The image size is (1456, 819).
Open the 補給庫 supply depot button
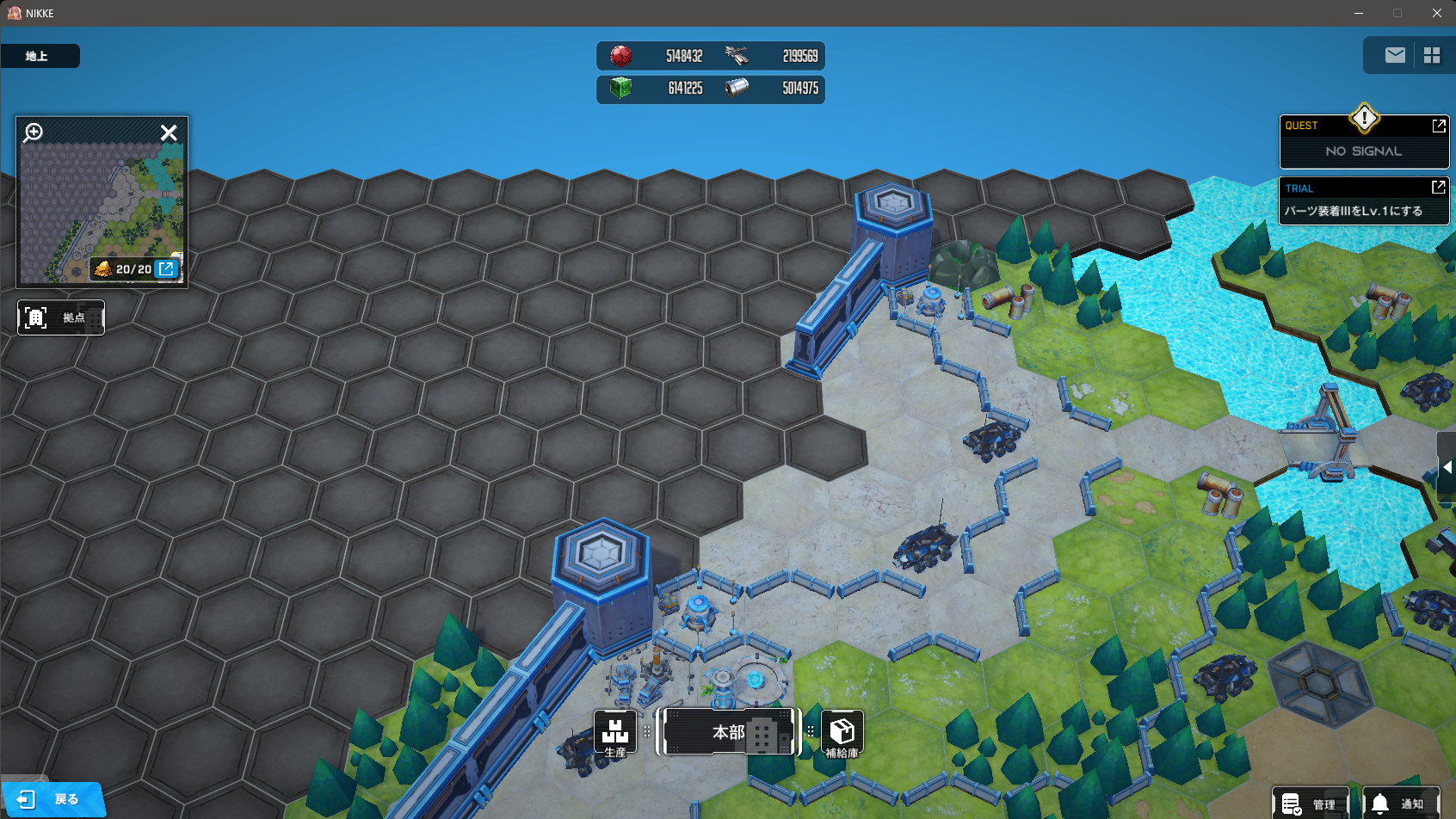click(842, 733)
